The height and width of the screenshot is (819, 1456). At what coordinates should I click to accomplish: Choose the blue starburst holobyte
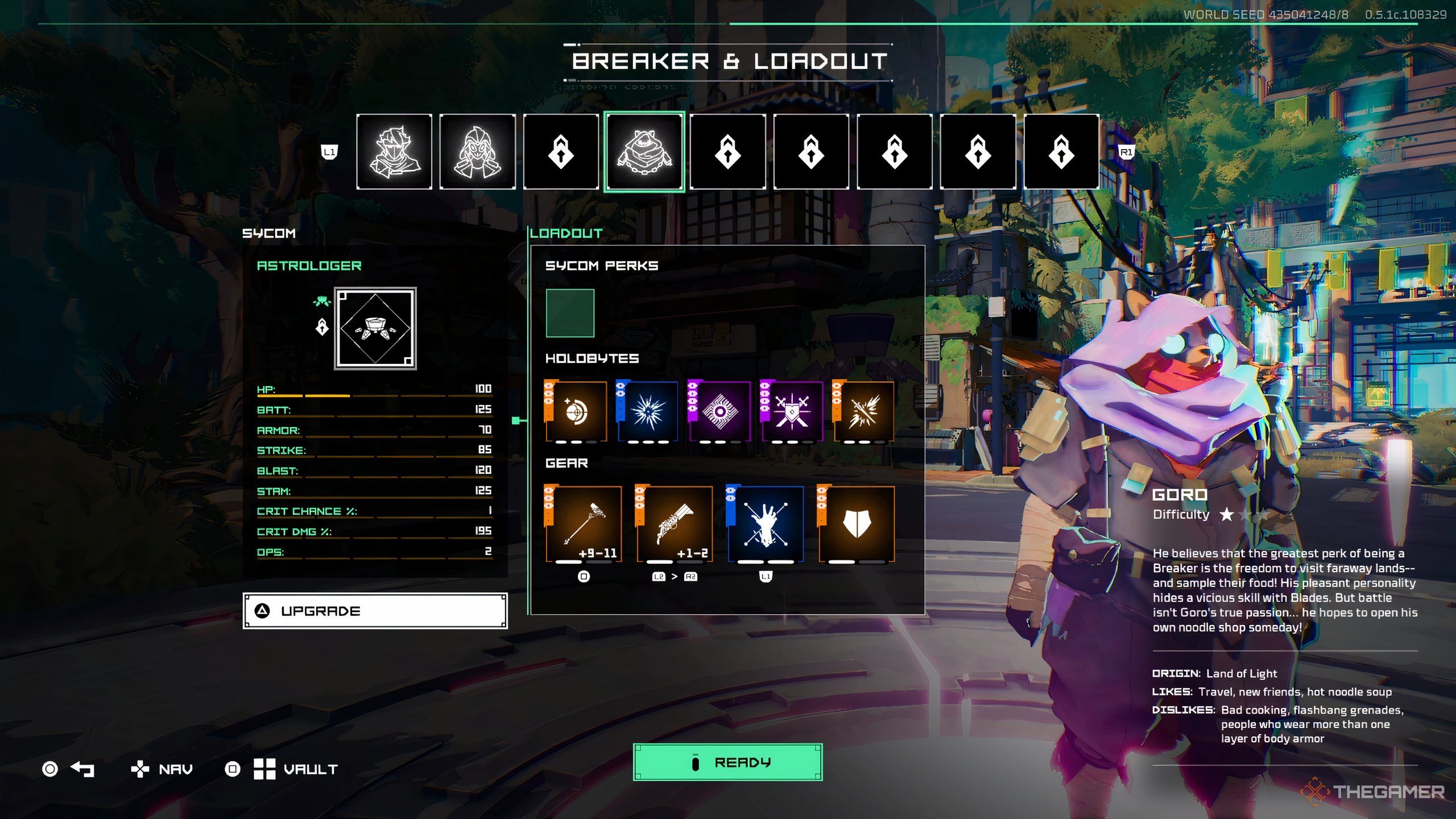click(648, 411)
